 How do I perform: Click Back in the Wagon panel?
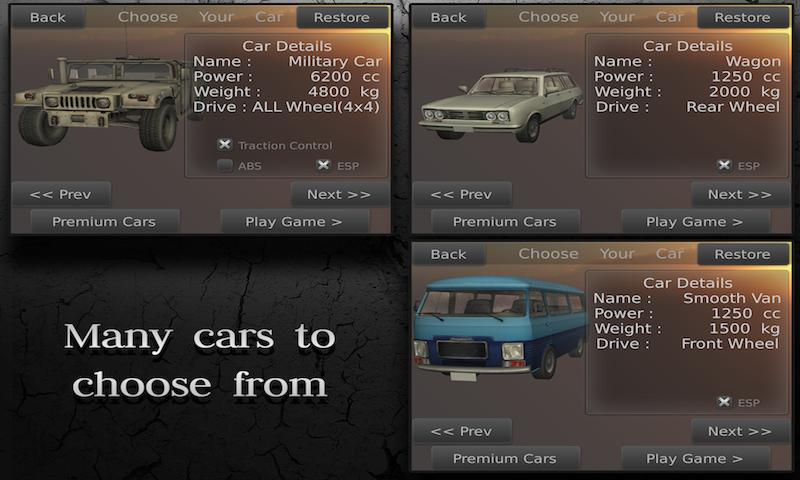448,17
